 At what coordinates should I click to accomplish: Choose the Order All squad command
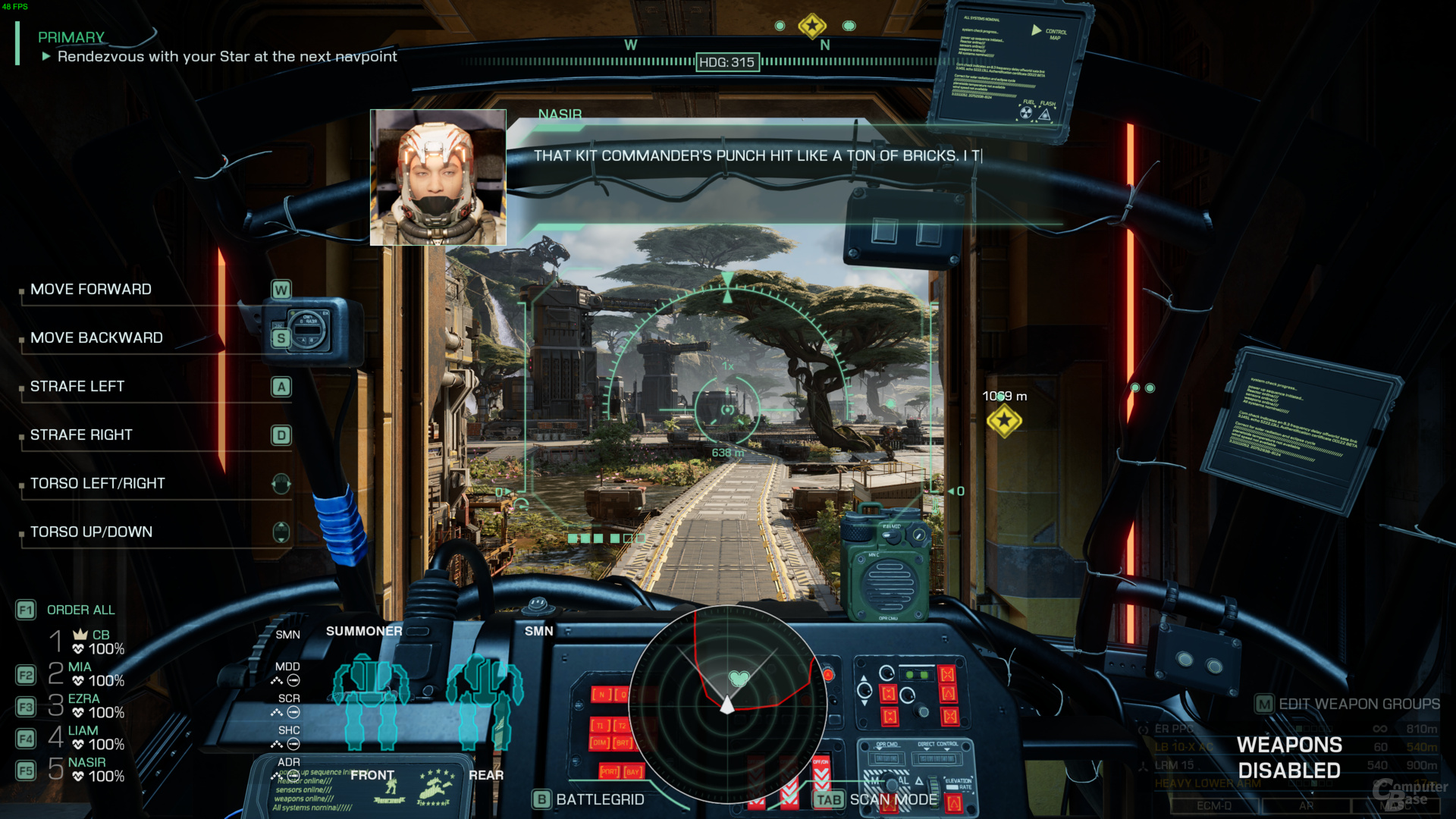(x=80, y=610)
